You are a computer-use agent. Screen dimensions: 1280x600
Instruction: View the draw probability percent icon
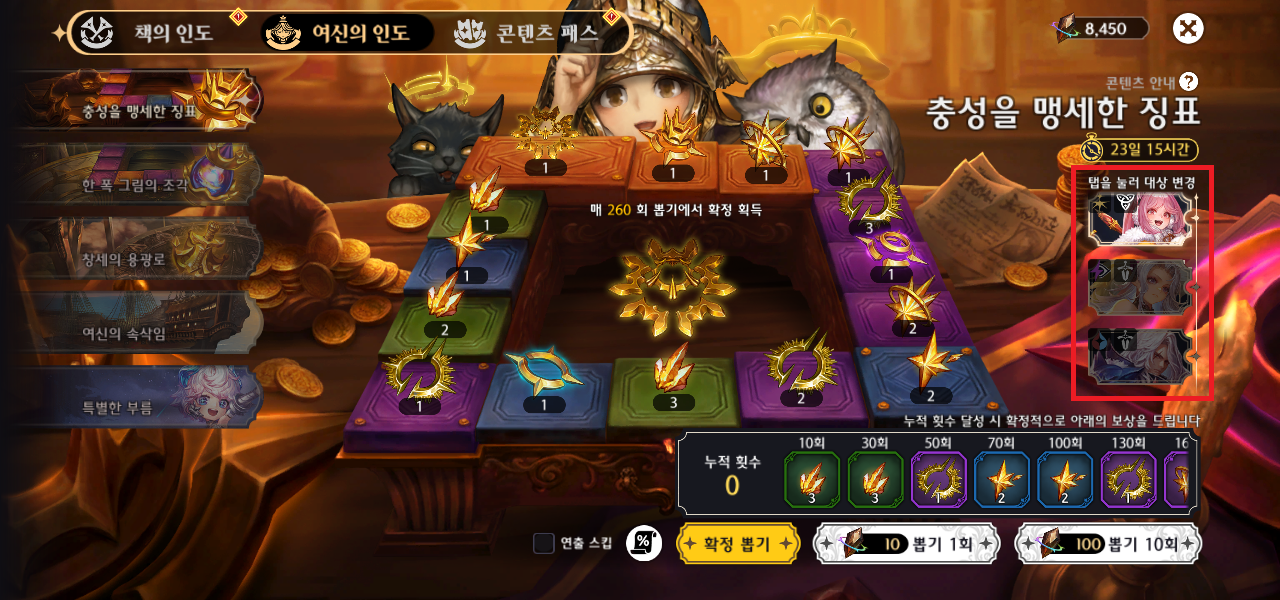(643, 543)
